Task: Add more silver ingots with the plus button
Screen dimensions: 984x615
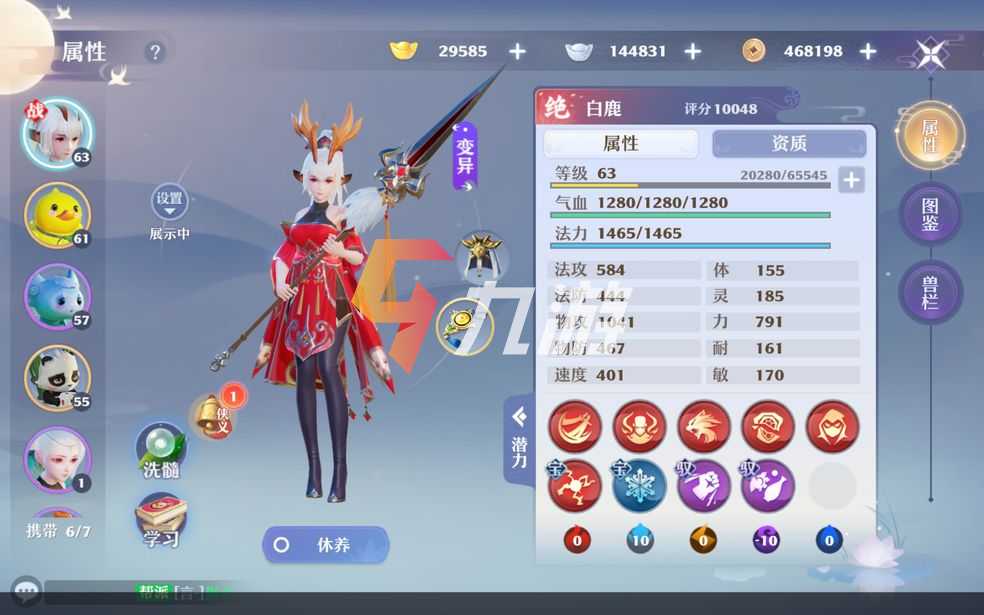Action: (692, 51)
